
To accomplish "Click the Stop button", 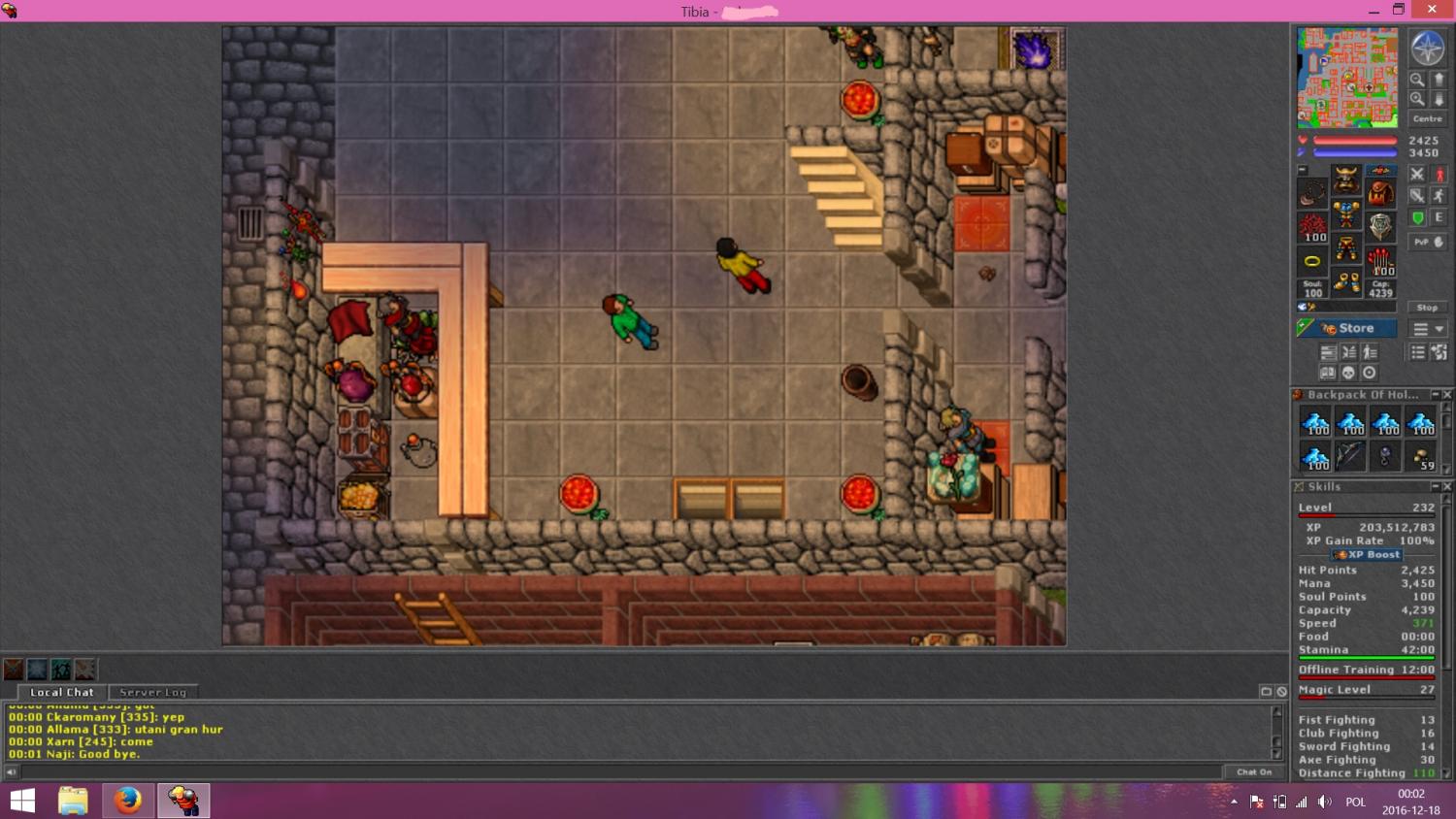I will [x=1427, y=308].
